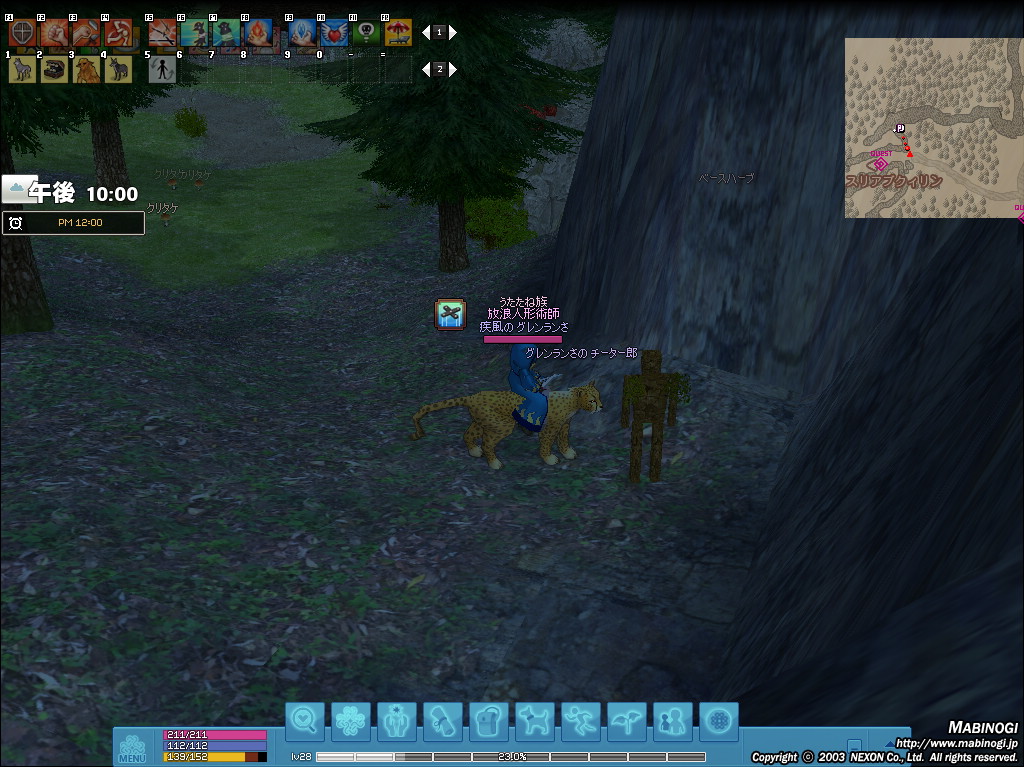Activate the shield defense skill on F1

click(x=22, y=33)
